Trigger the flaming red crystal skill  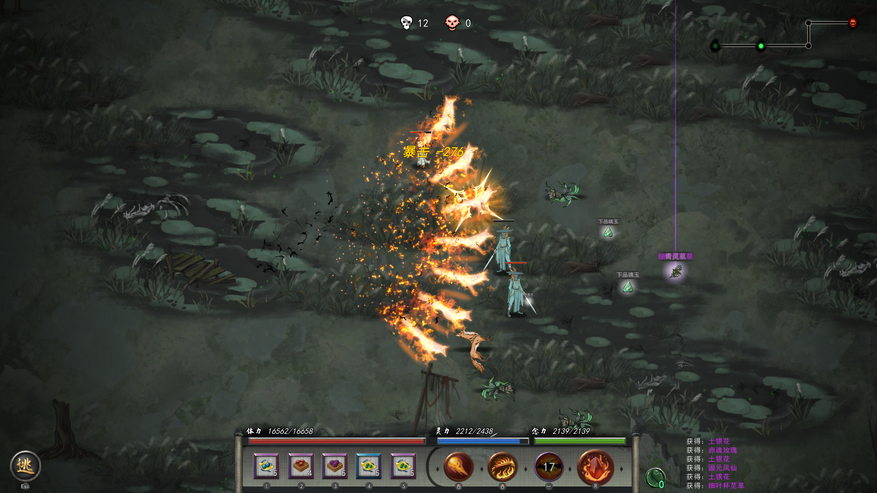coord(596,466)
